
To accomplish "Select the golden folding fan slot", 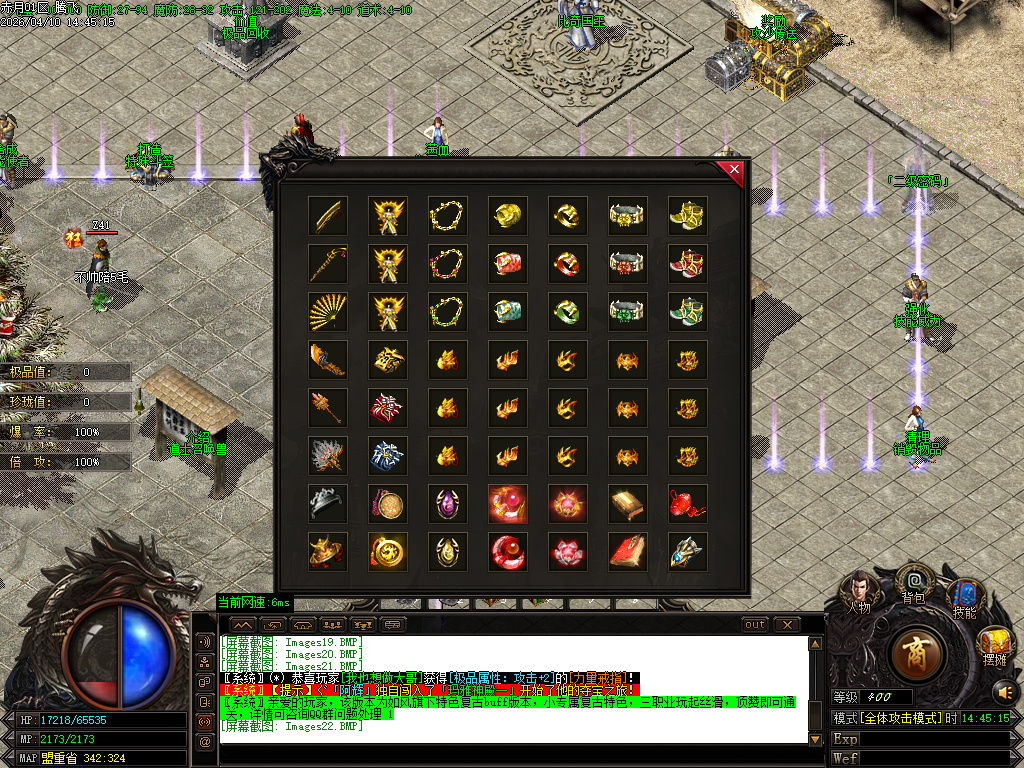I will coord(327,310).
